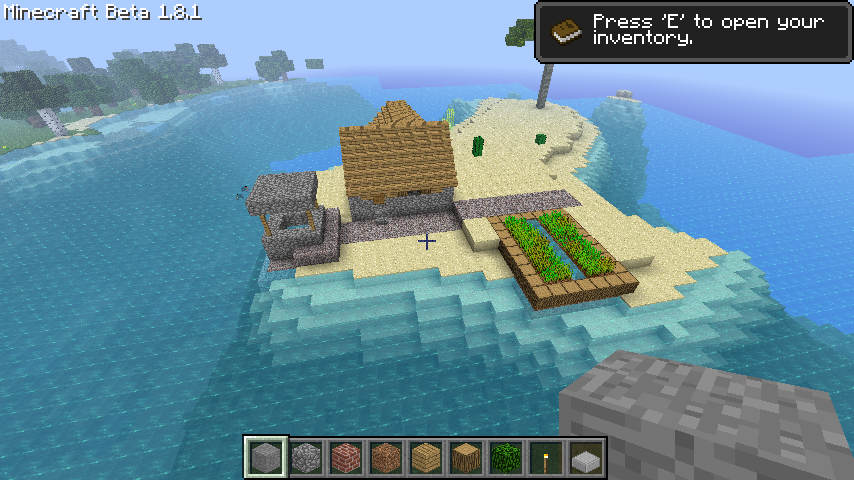The height and width of the screenshot is (480, 854).
Task: Select the stone slab slot
Action: [x=586, y=458]
